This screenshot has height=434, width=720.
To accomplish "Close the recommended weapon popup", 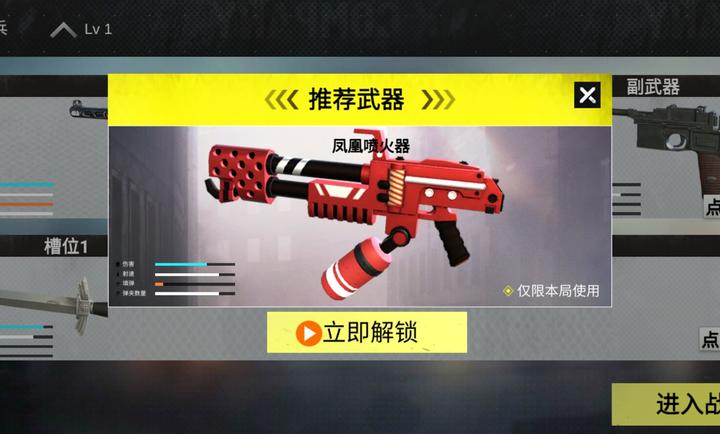I will (x=587, y=95).
